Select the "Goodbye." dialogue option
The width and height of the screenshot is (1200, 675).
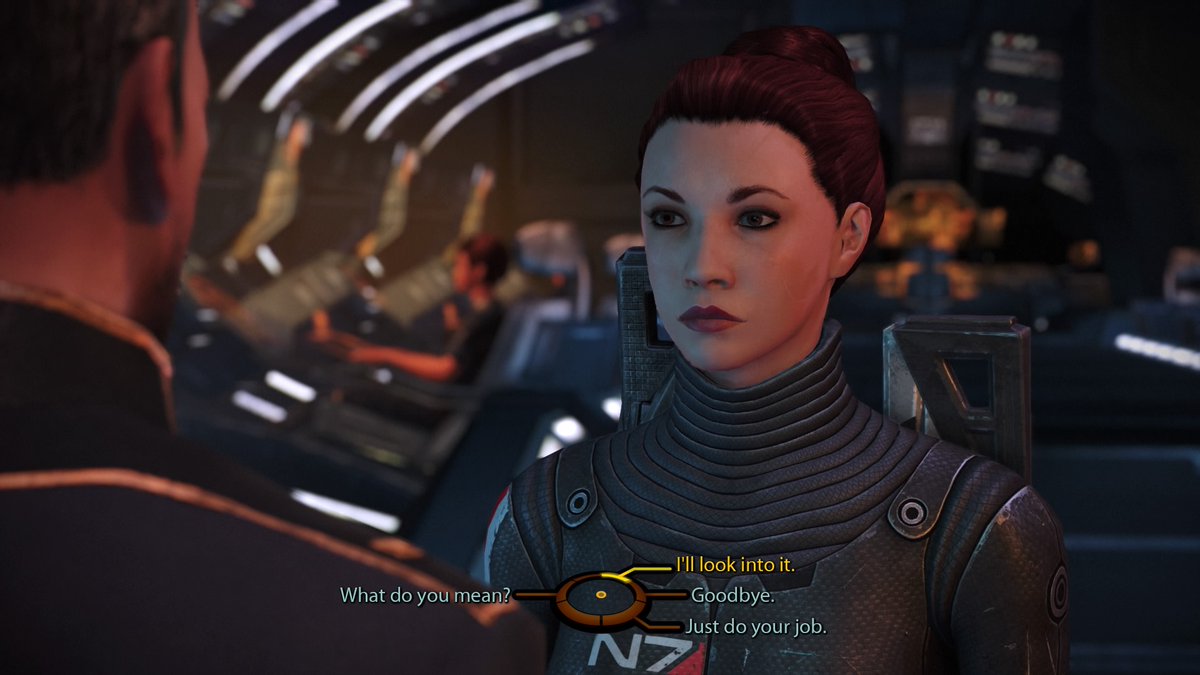click(733, 595)
